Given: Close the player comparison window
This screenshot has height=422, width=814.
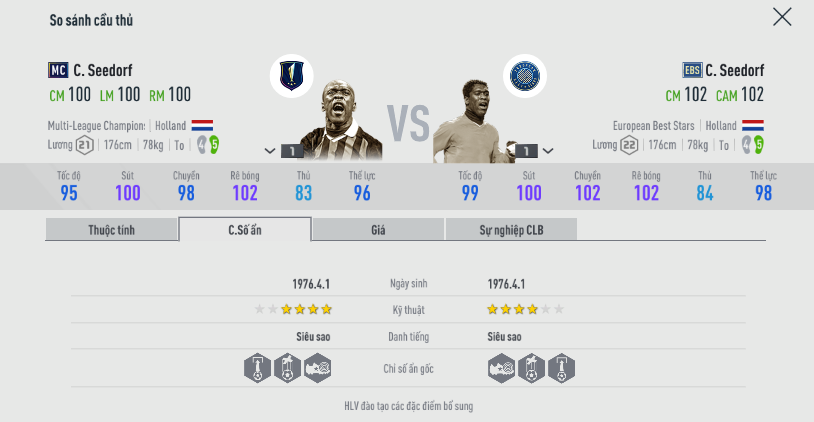Looking at the screenshot, I should [782, 17].
